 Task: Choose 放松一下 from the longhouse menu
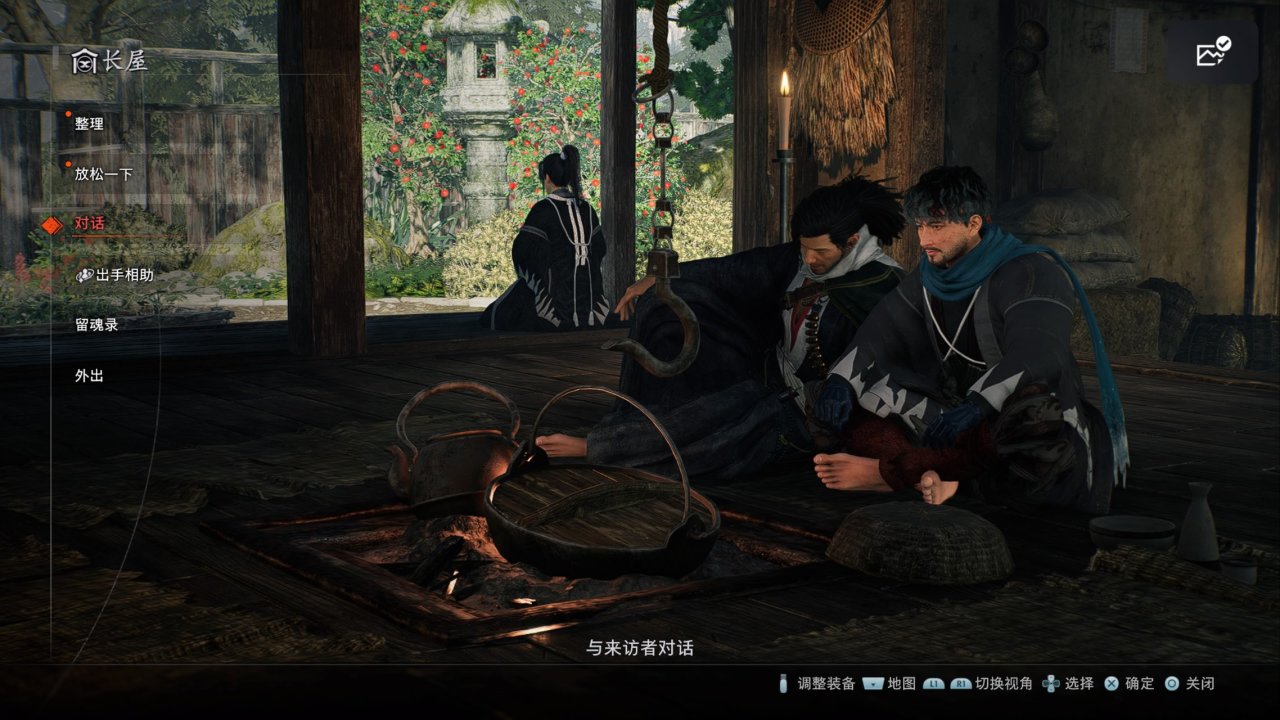click(103, 174)
